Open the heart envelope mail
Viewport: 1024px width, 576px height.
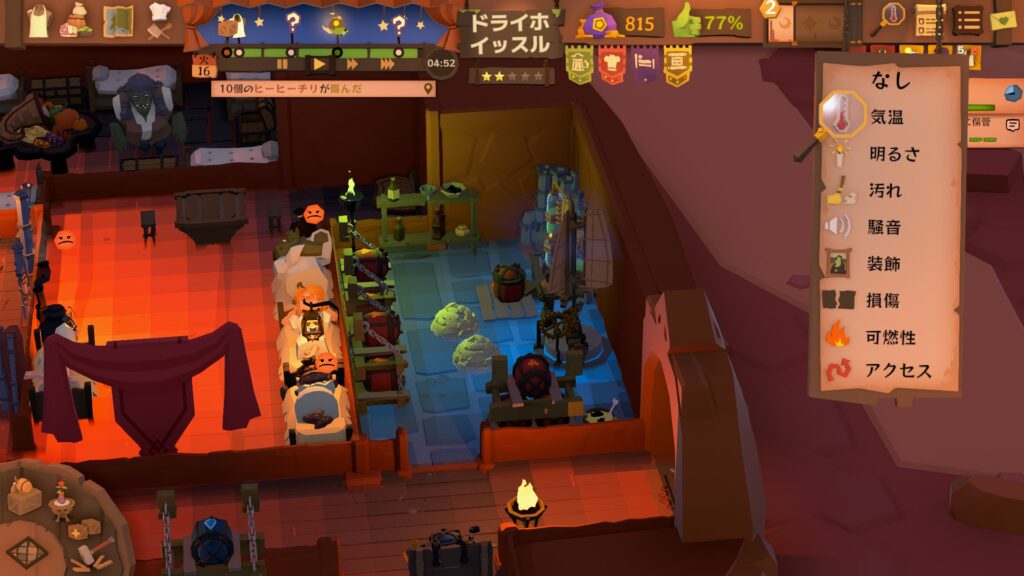point(1002,19)
